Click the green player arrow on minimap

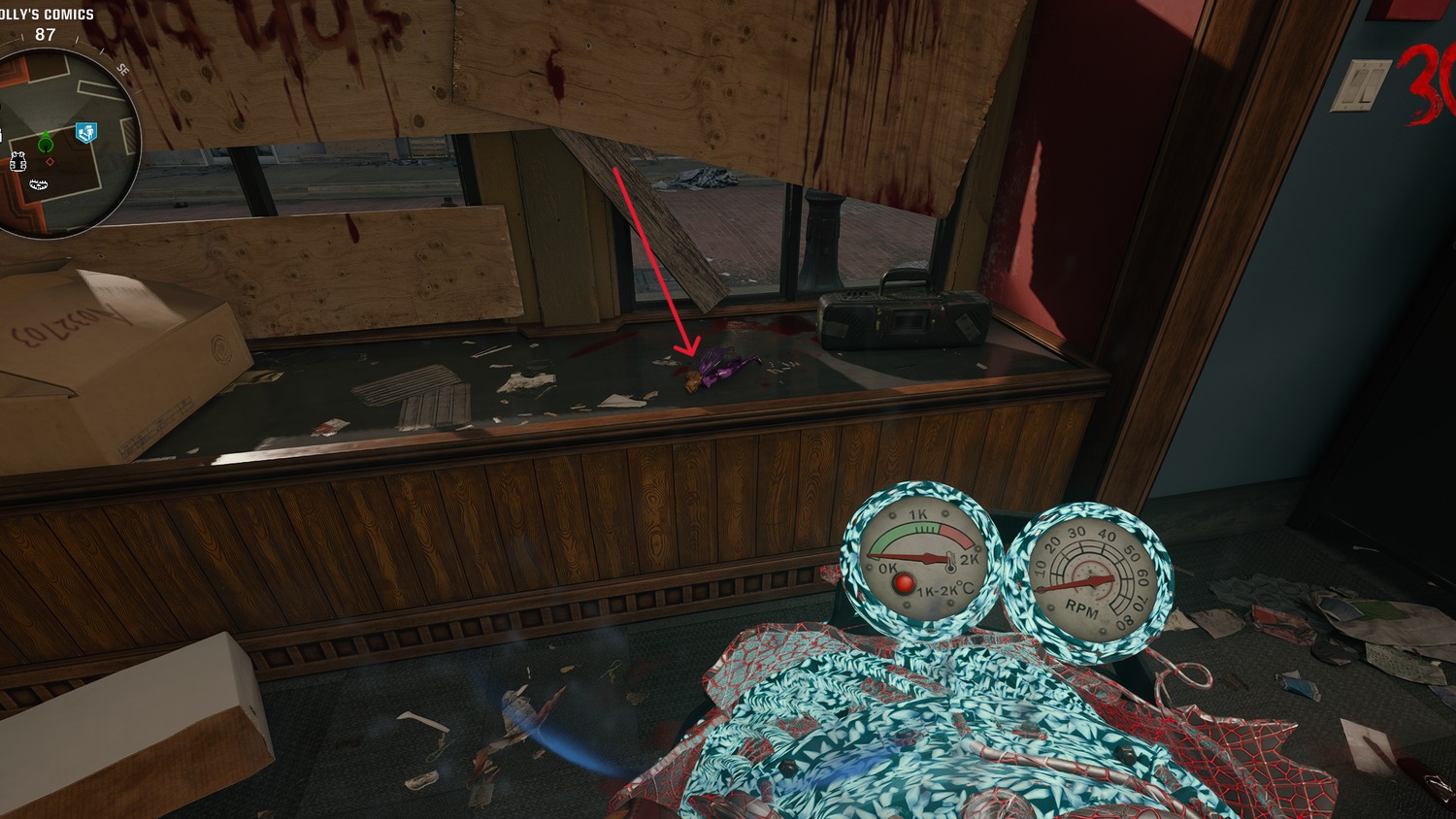pyautogui.click(x=45, y=144)
